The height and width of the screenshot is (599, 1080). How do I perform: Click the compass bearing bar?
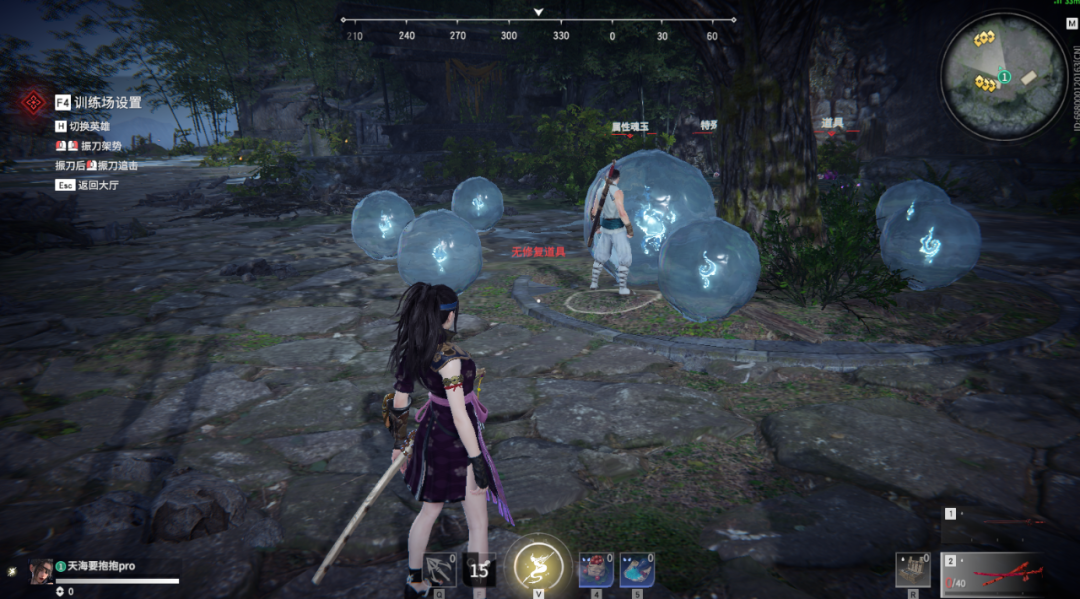click(538, 20)
